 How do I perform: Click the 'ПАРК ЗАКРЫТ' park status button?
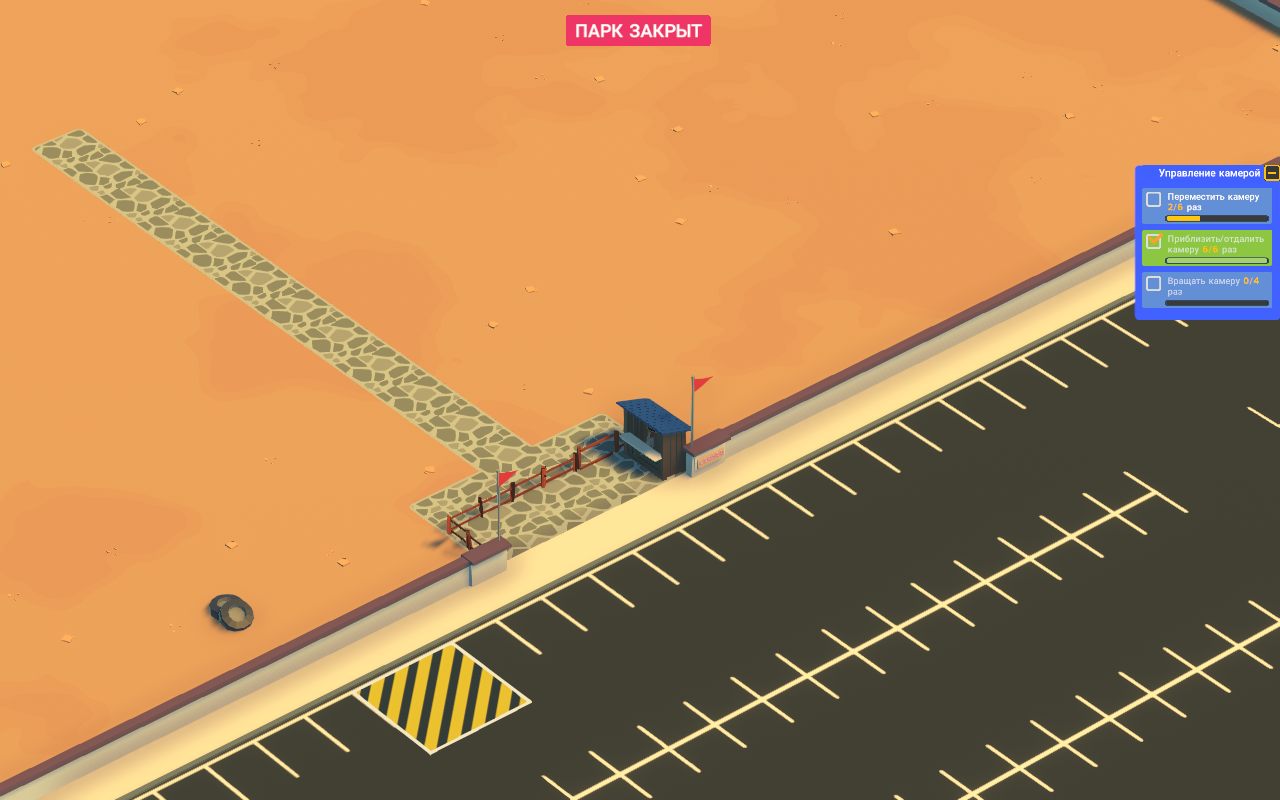tap(638, 31)
